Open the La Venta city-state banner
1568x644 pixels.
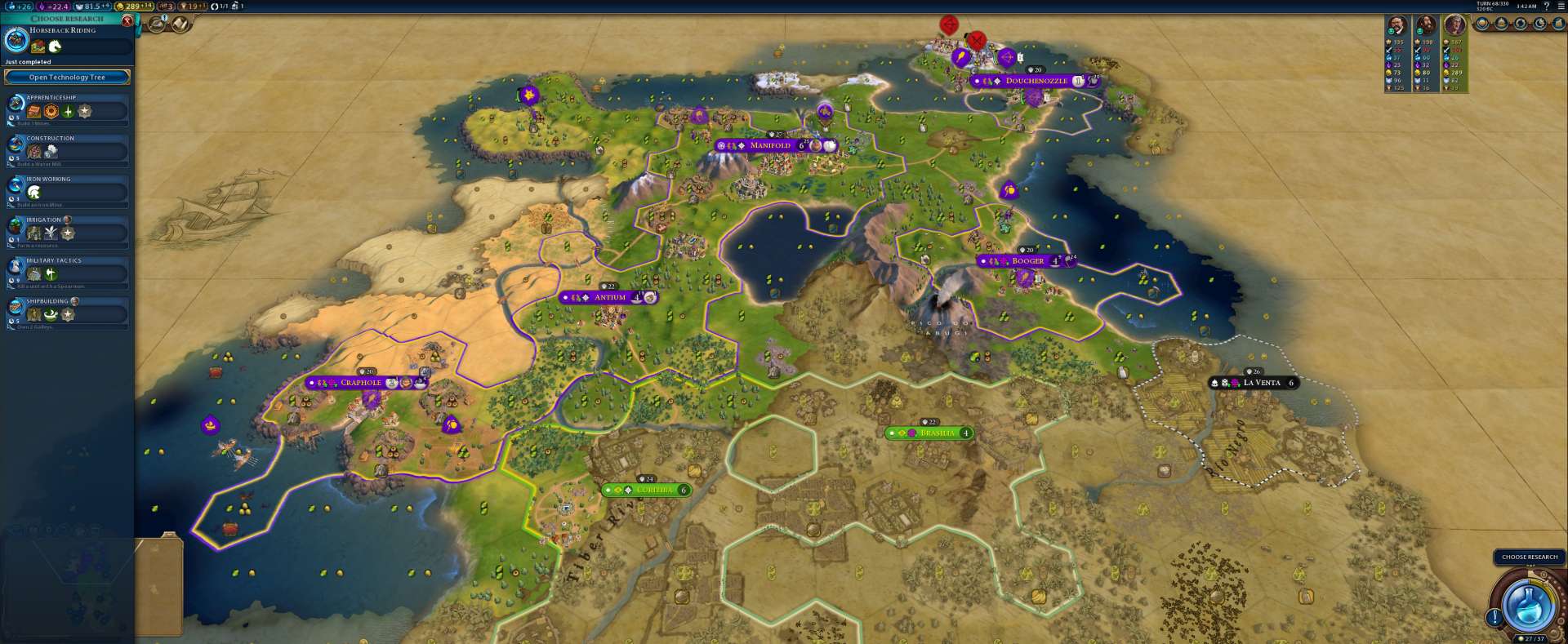click(x=1261, y=383)
